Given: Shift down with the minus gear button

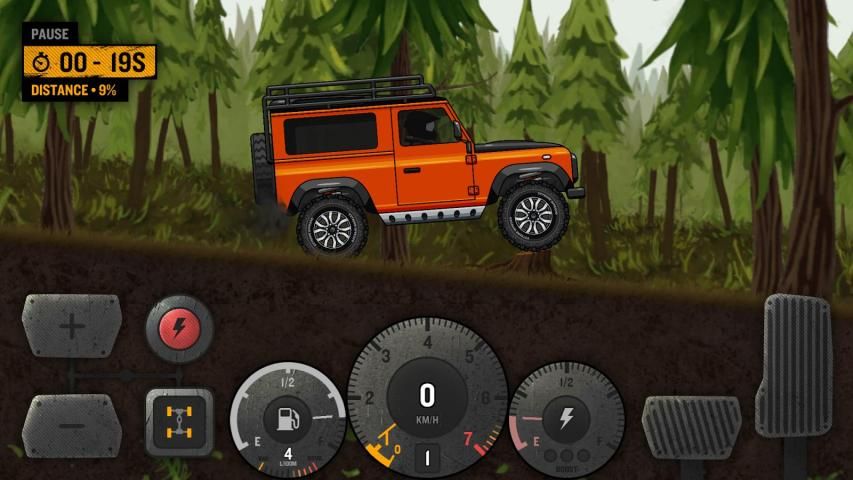Looking at the screenshot, I should tap(72, 424).
